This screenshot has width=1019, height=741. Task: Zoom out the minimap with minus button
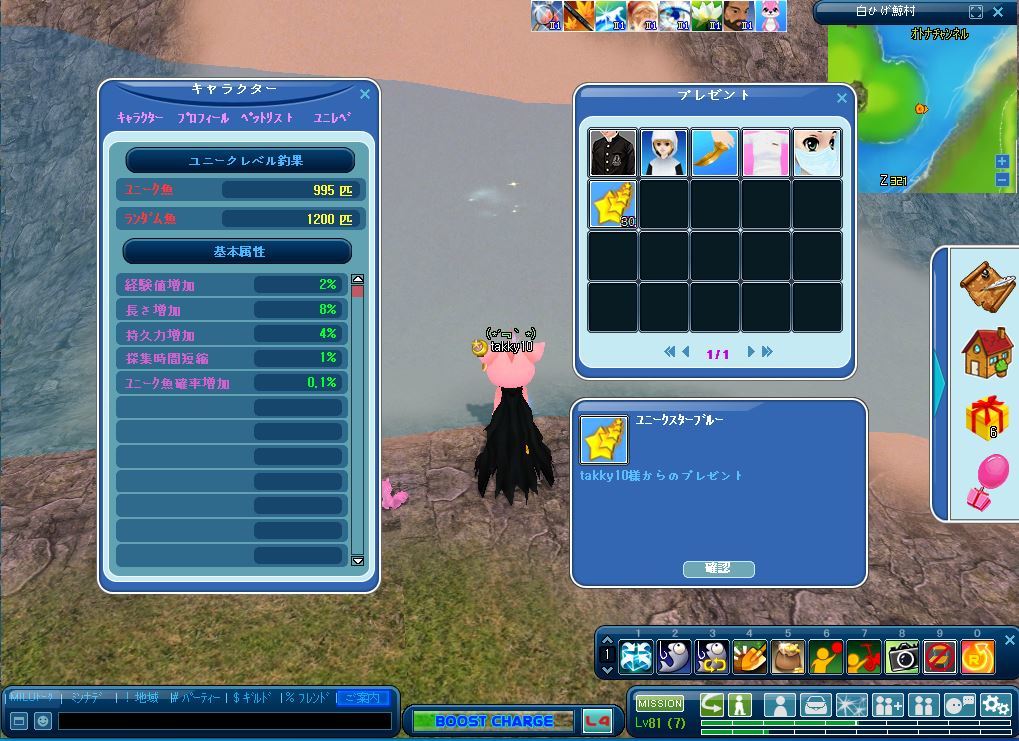pyautogui.click(x=1002, y=179)
